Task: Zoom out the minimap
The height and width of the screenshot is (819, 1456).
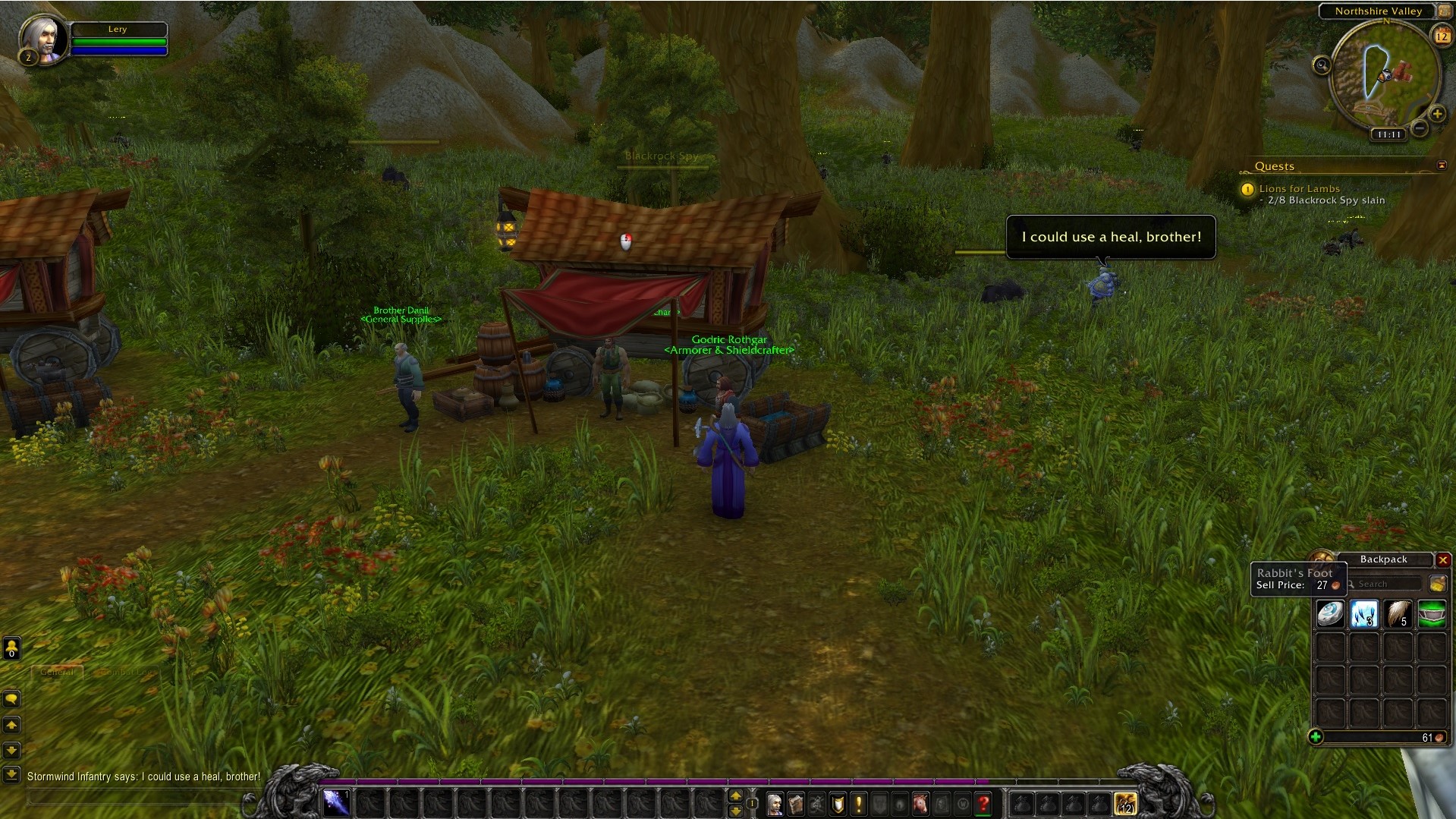Action: pos(1420,128)
